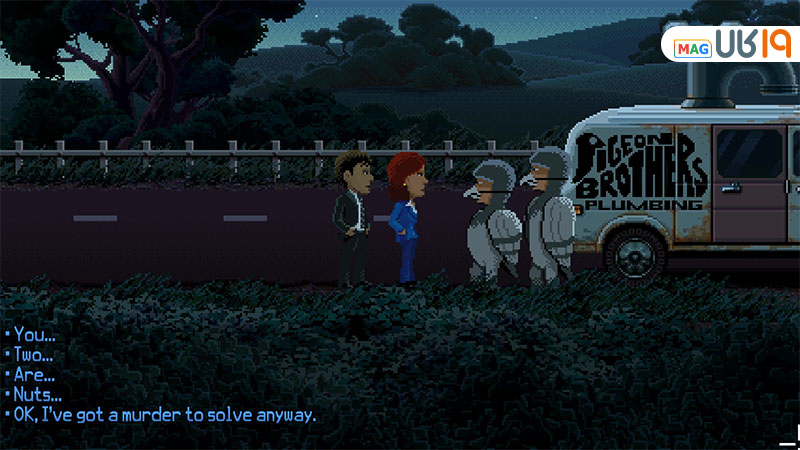Pick the "Are..." dialogue line
800x450 pixels.
[36, 374]
